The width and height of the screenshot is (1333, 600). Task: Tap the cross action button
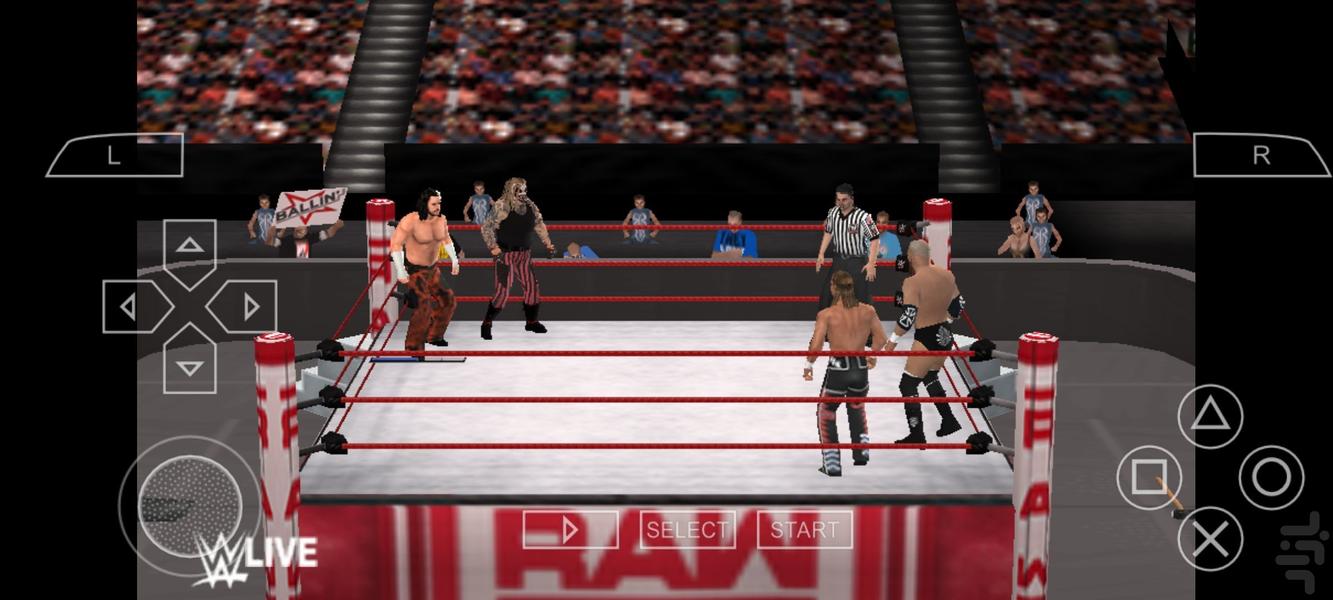1210,540
